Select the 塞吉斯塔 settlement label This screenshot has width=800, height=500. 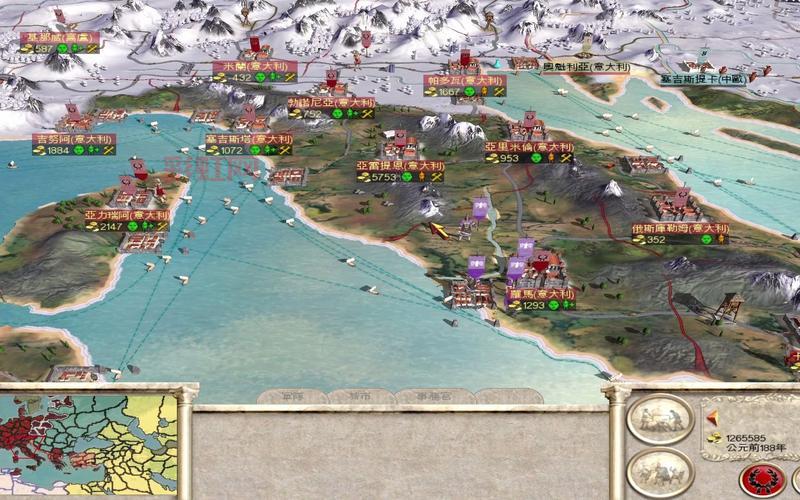tap(248, 139)
